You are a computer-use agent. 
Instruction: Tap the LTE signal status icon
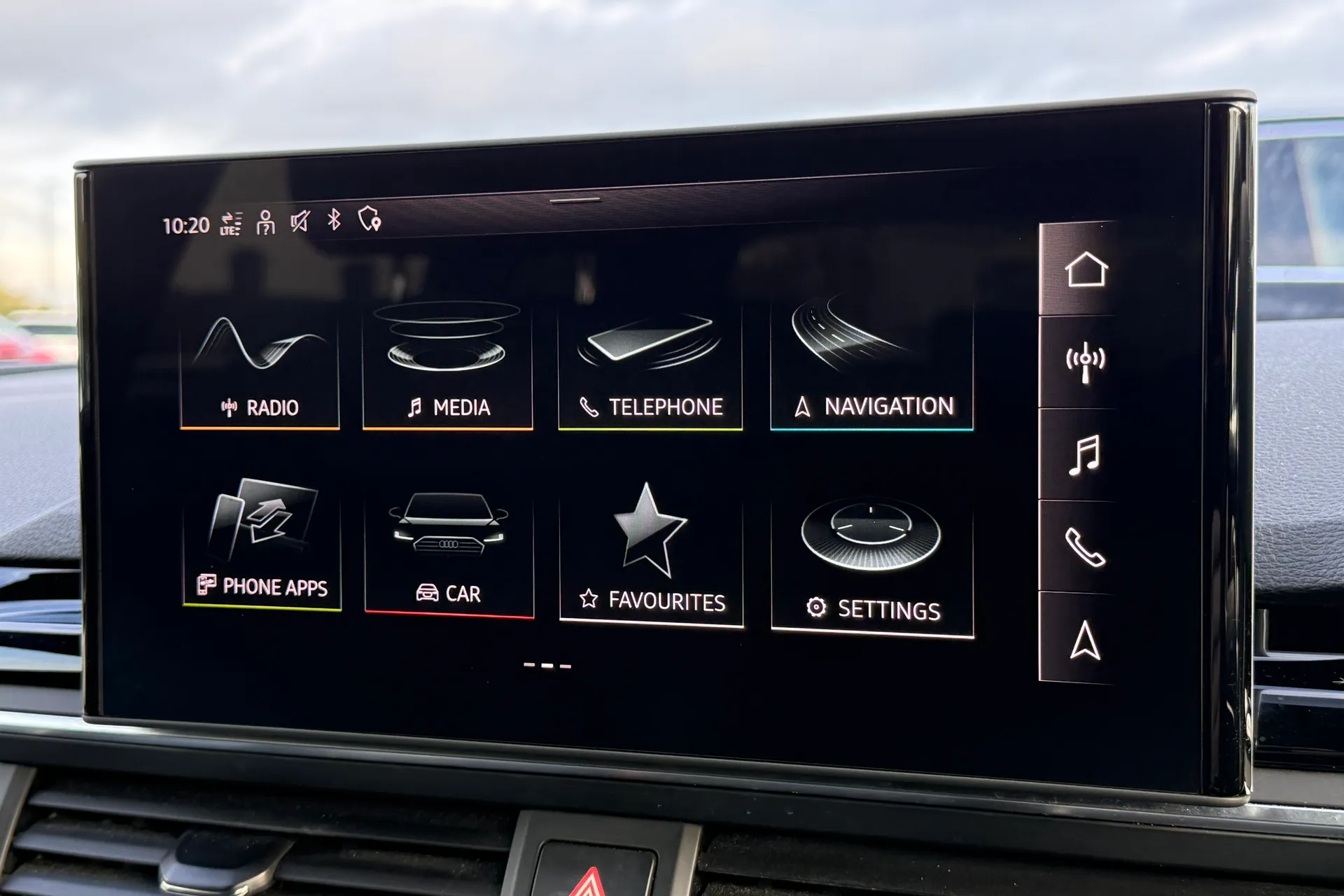point(229,223)
